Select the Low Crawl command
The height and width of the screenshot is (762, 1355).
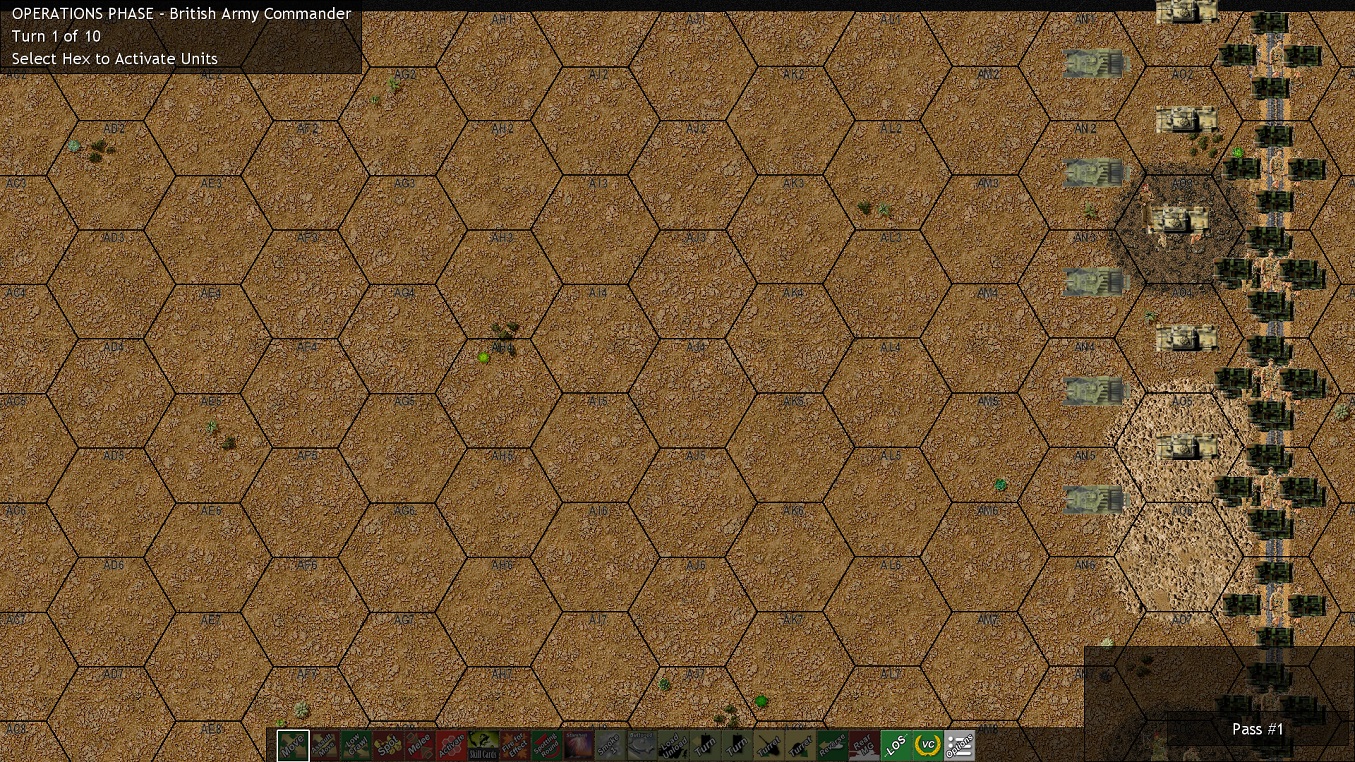(x=356, y=744)
